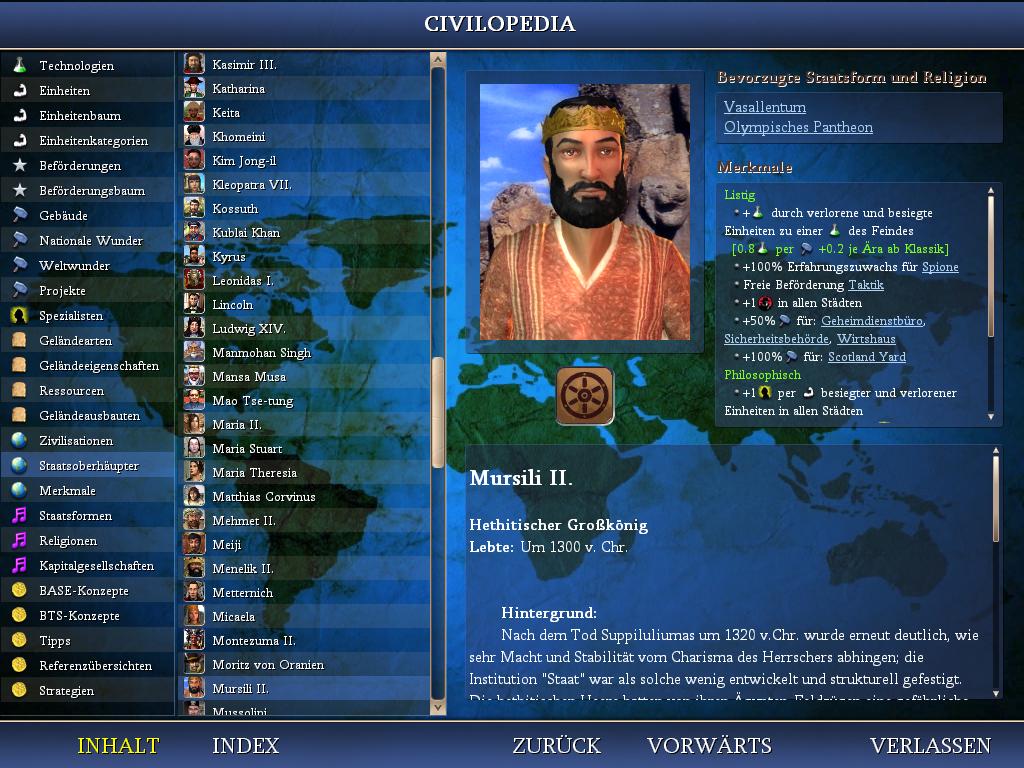This screenshot has height=768, width=1024.
Task: Select Mao Tse-tung entry
Action: (x=252, y=401)
